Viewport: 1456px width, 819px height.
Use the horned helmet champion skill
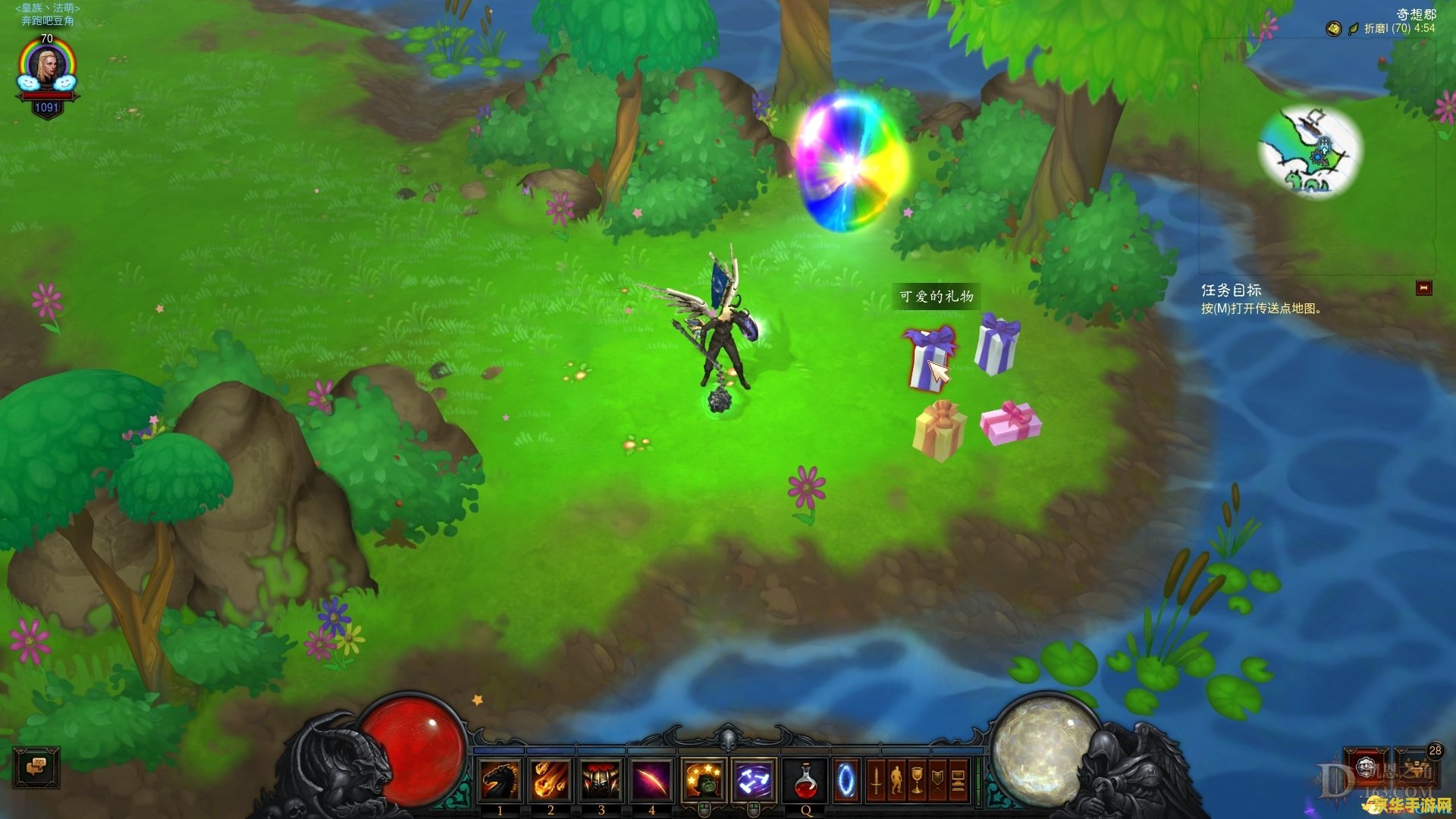click(601, 780)
